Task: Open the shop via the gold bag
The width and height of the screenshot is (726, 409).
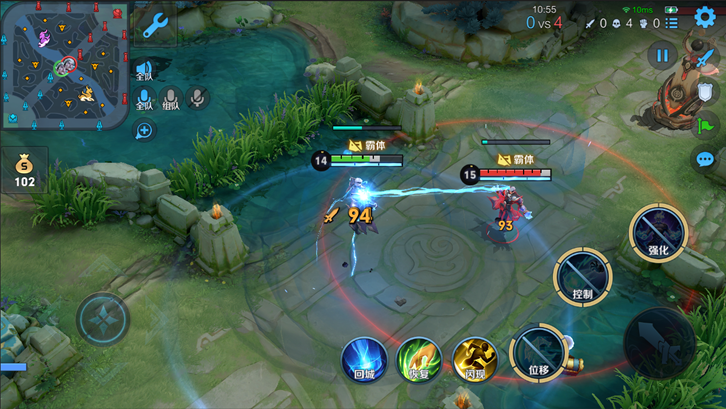Action: [x=24, y=169]
